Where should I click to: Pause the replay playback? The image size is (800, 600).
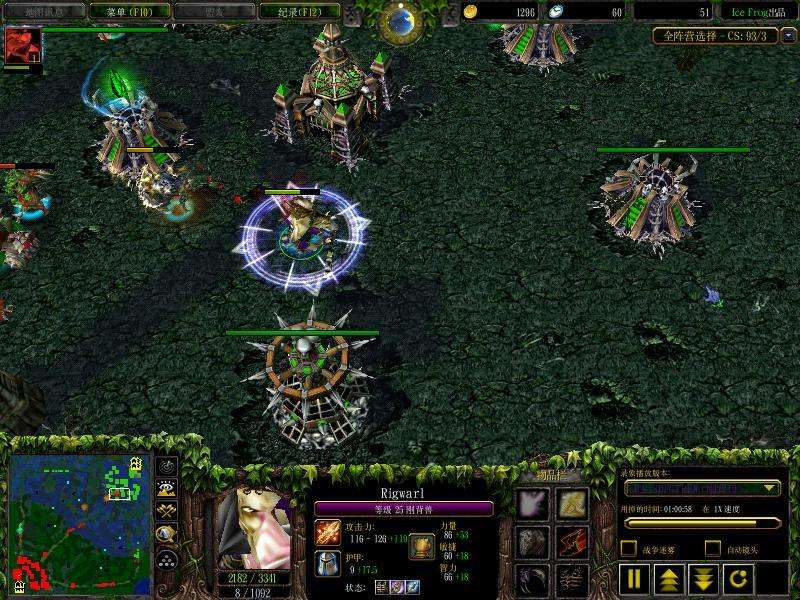click(634, 577)
